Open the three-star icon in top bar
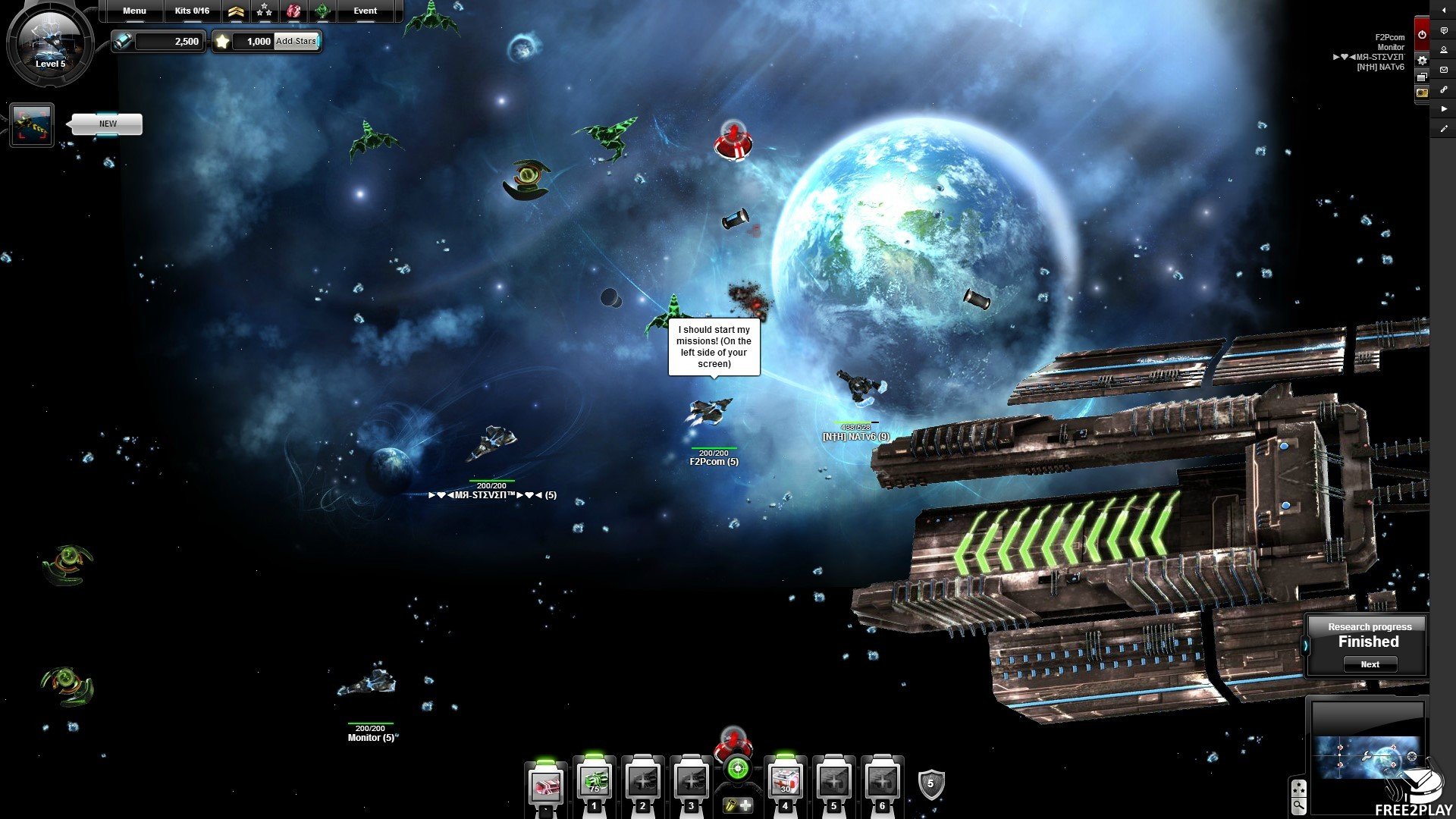 click(x=264, y=11)
